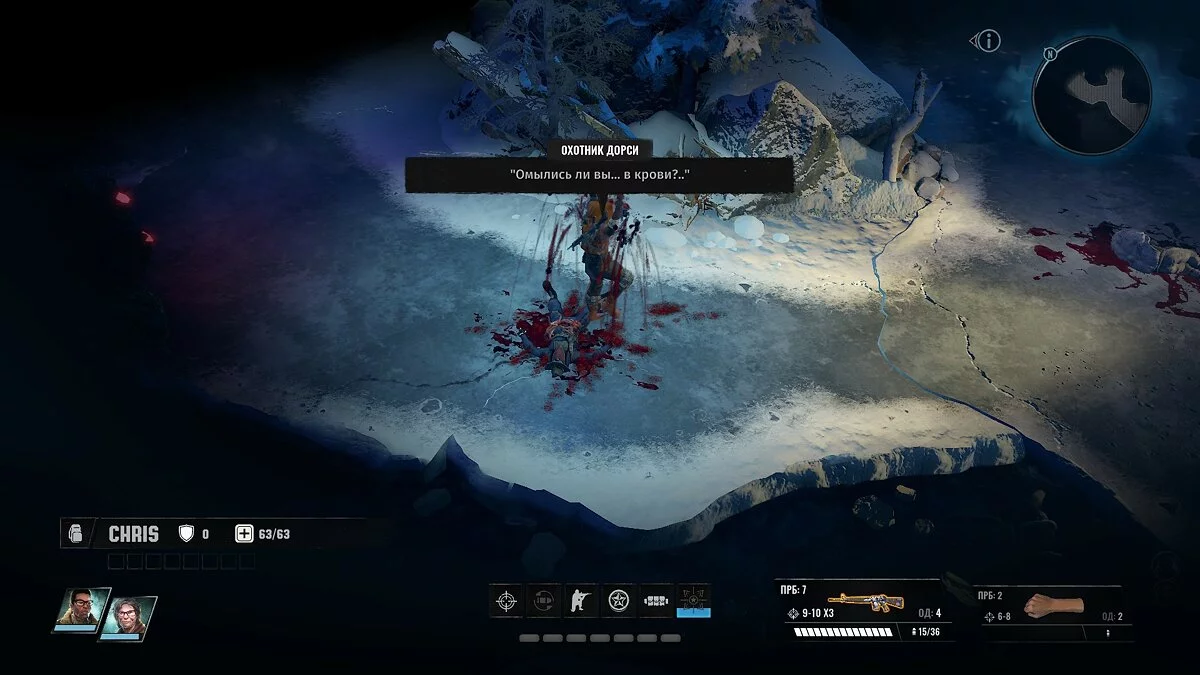Select the assault rifle weapon slot
The height and width of the screenshot is (675, 1200).
coord(858,601)
